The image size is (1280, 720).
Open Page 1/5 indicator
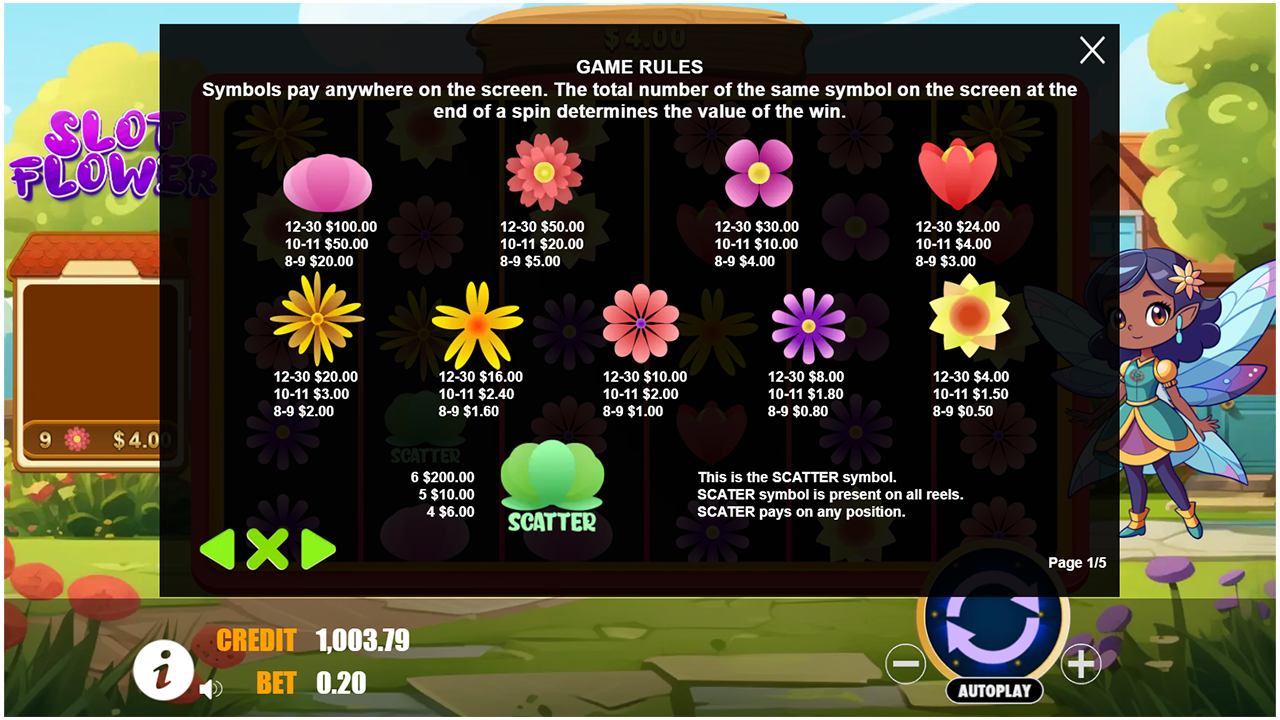pos(1078,561)
